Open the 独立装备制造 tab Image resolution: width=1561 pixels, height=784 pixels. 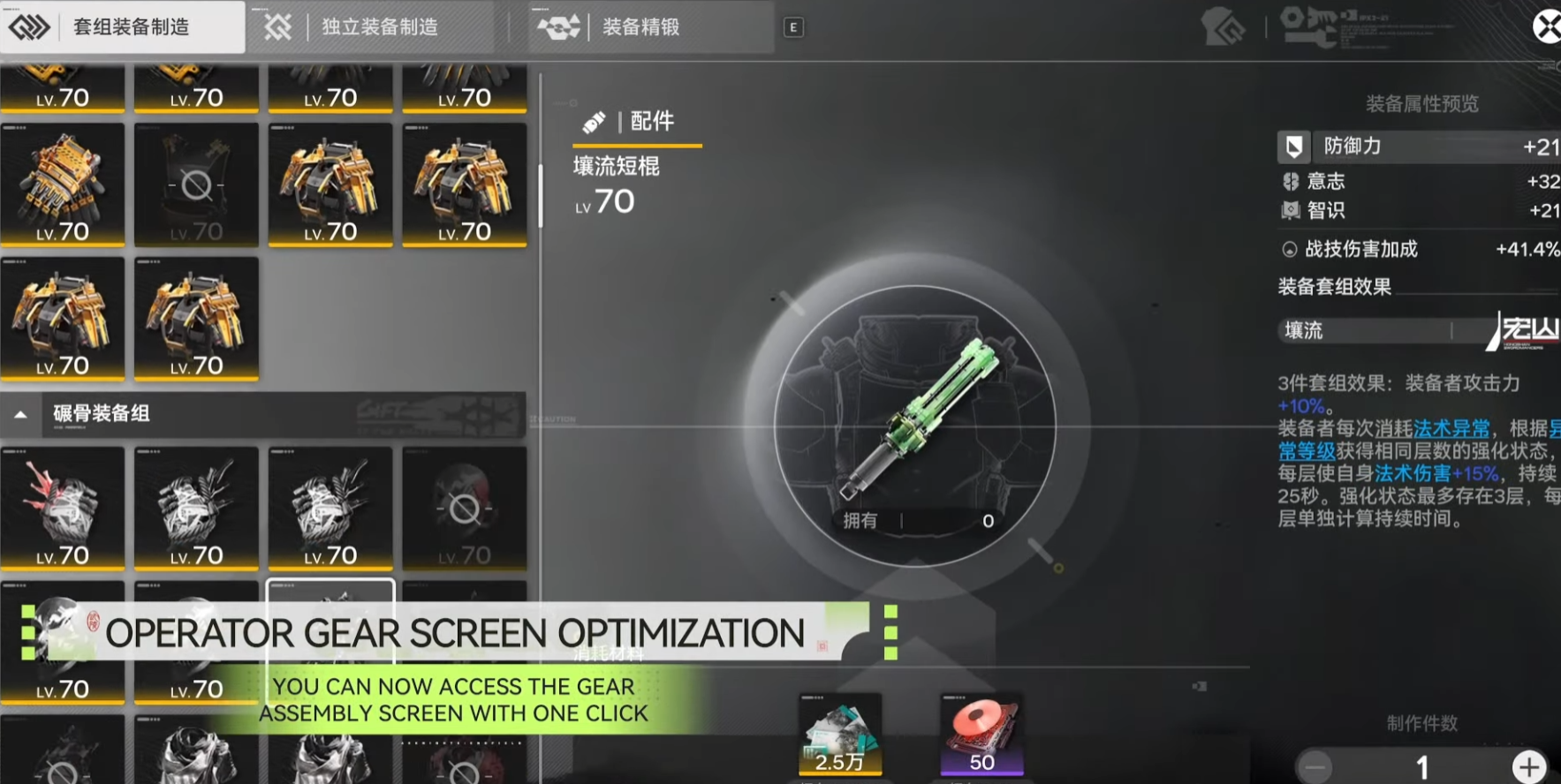click(x=378, y=27)
